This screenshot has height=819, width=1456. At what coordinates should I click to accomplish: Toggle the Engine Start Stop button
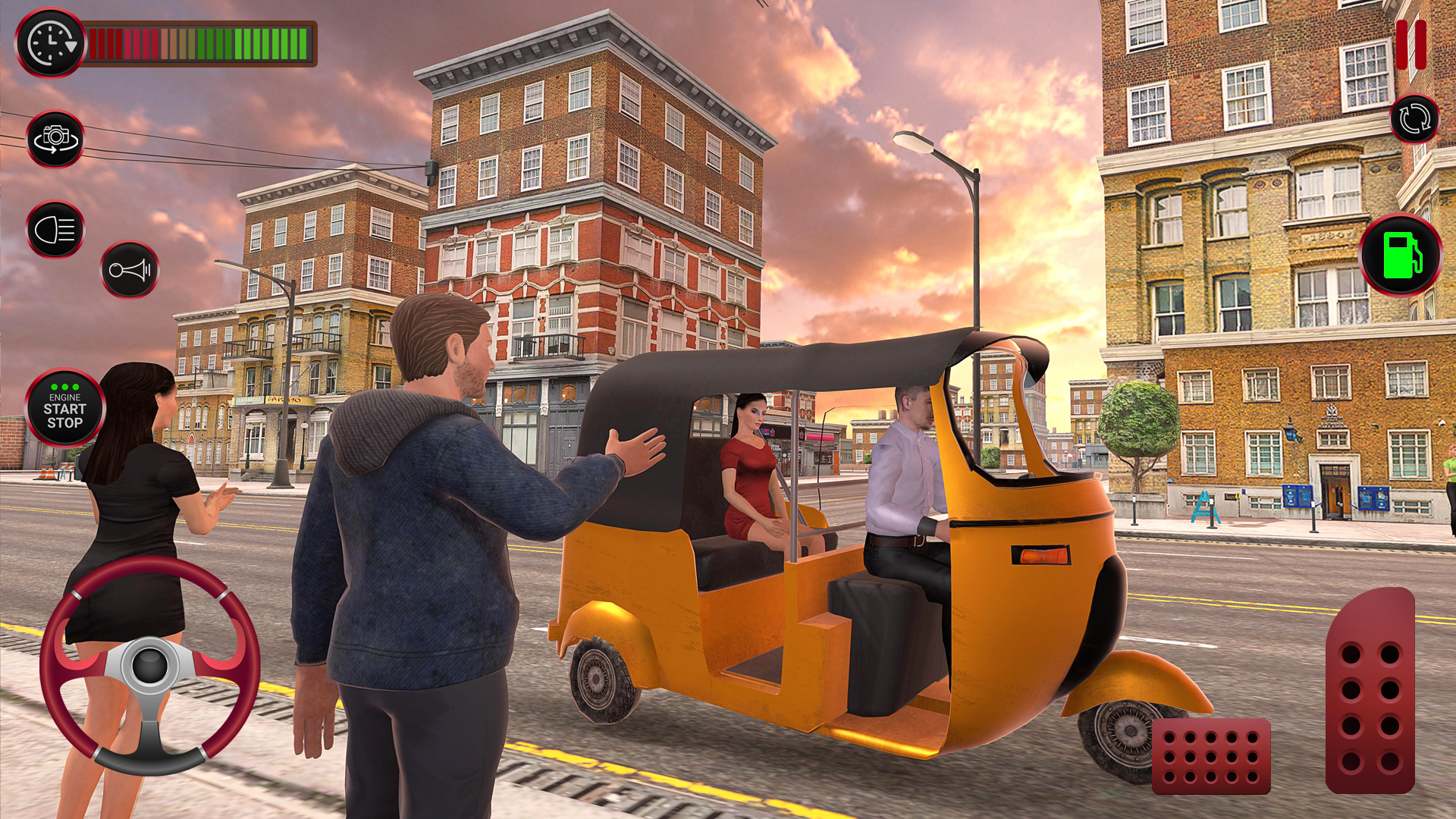tap(64, 409)
